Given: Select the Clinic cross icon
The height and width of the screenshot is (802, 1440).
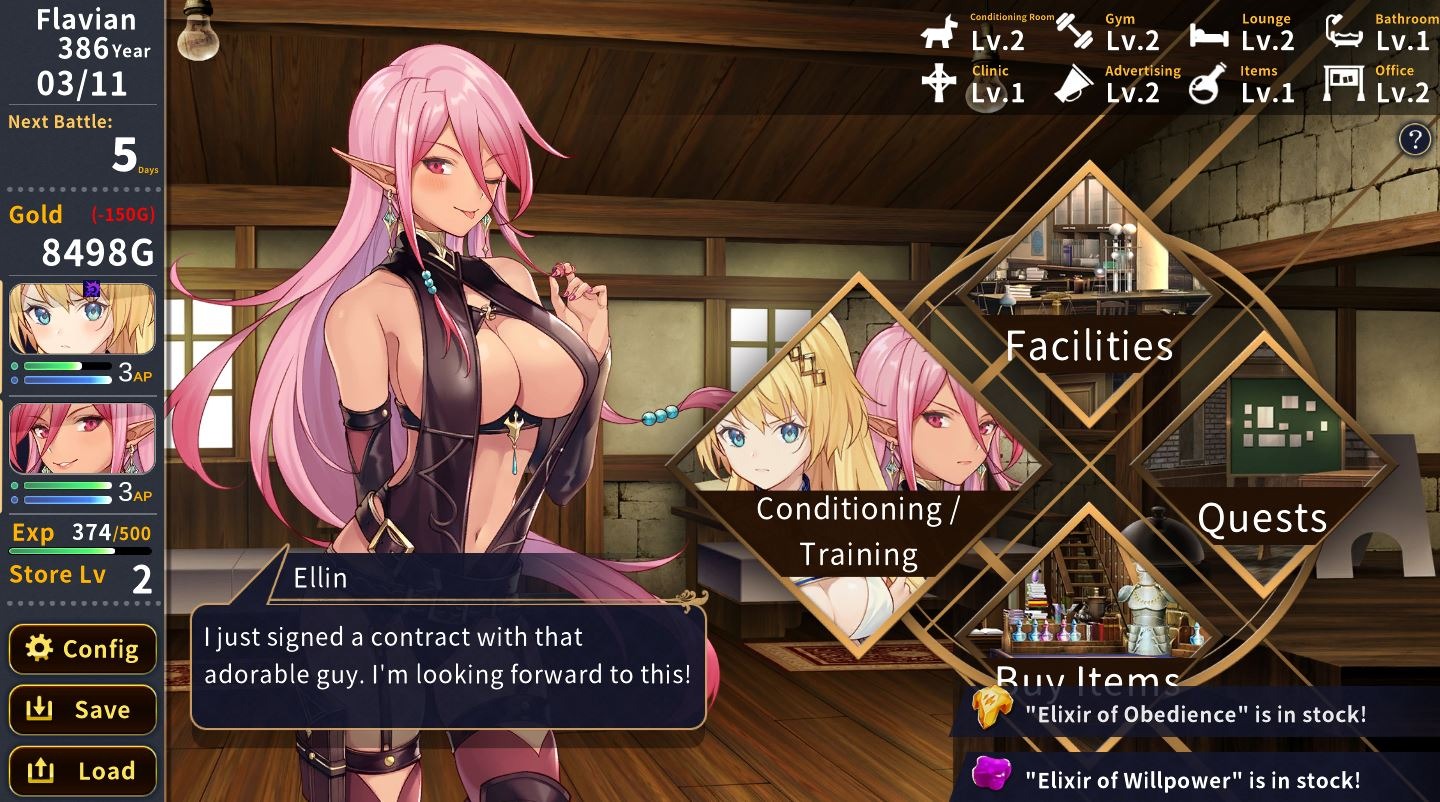Looking at the screenshot, I should pos(939,84).
